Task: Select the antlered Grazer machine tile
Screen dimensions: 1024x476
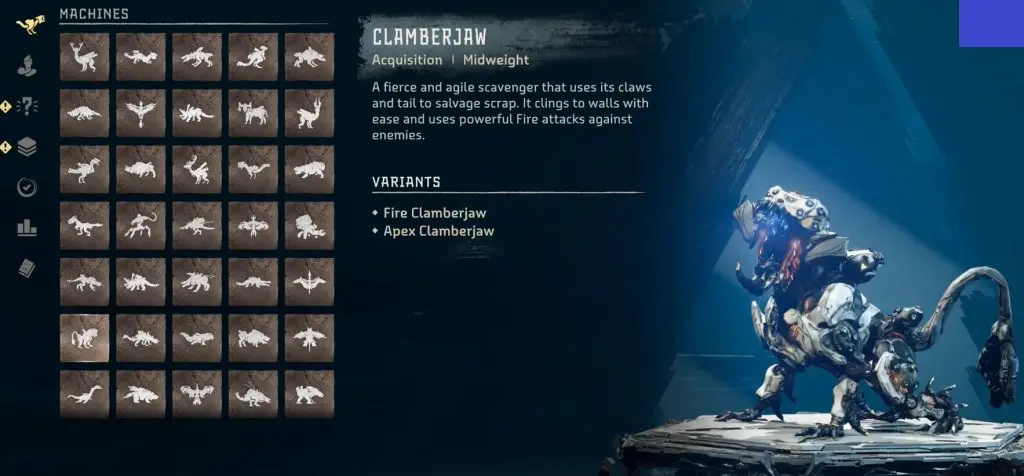Action: click(x=84, y=57)
